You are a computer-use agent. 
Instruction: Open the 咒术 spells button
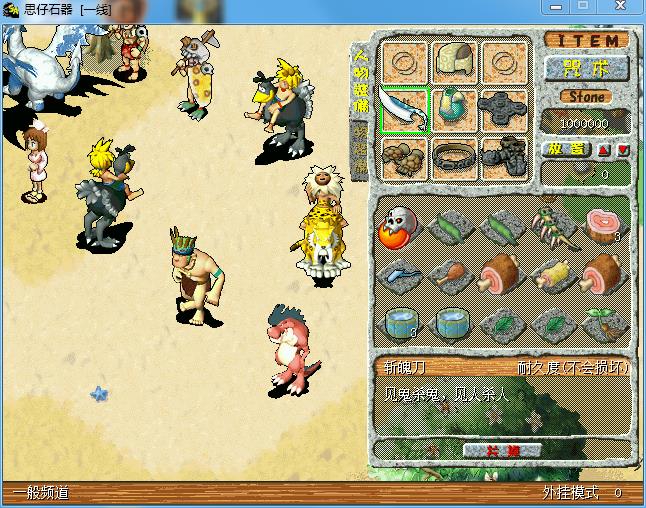[587, 68]
